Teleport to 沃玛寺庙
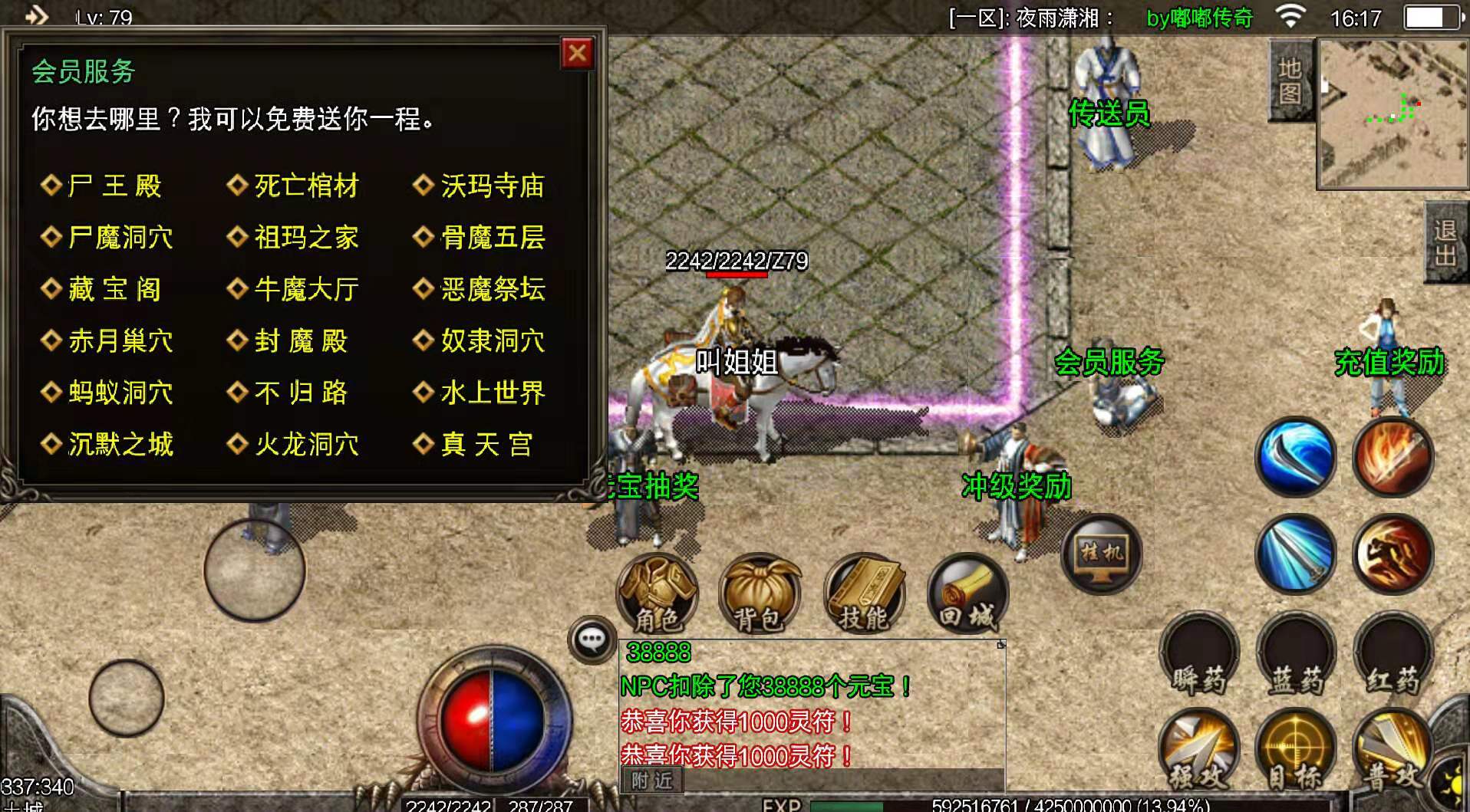 pos(492,186)
